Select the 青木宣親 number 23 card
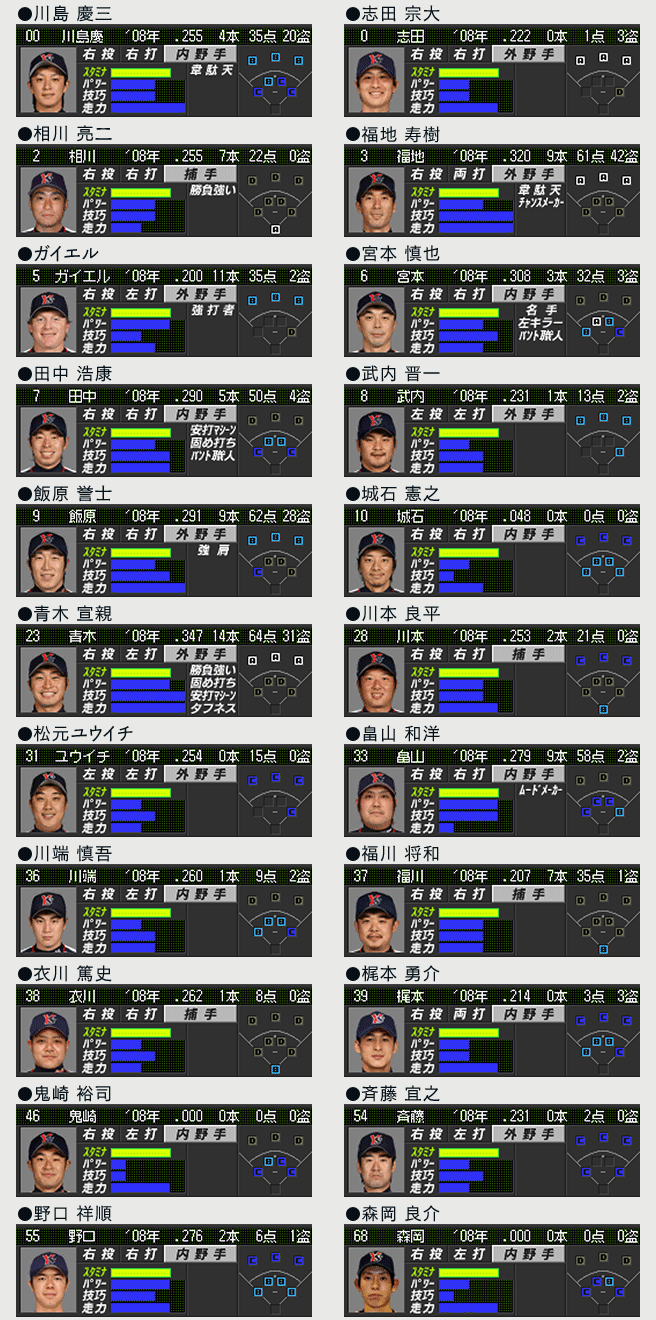The image size is (656, 1320). 164,672
